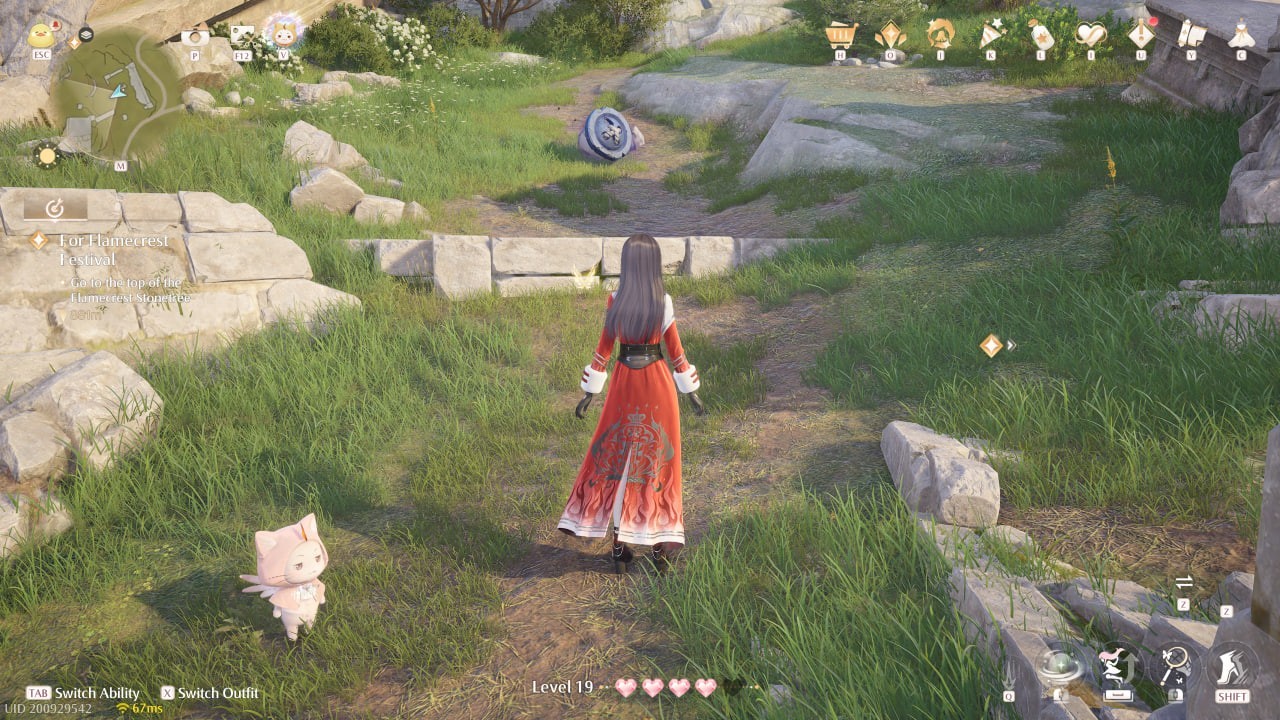
Task: Open the journal scroll icon
Action: click(x=1190, y=35)
